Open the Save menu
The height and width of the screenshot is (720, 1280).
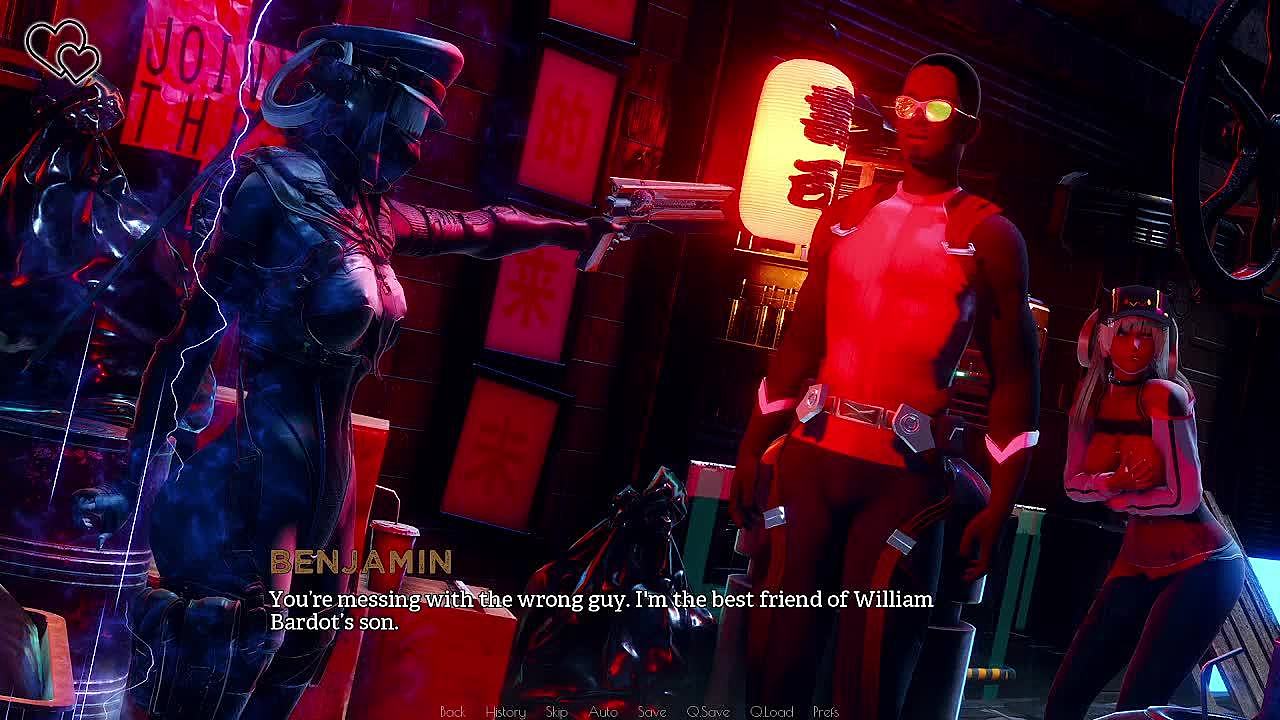652,712
